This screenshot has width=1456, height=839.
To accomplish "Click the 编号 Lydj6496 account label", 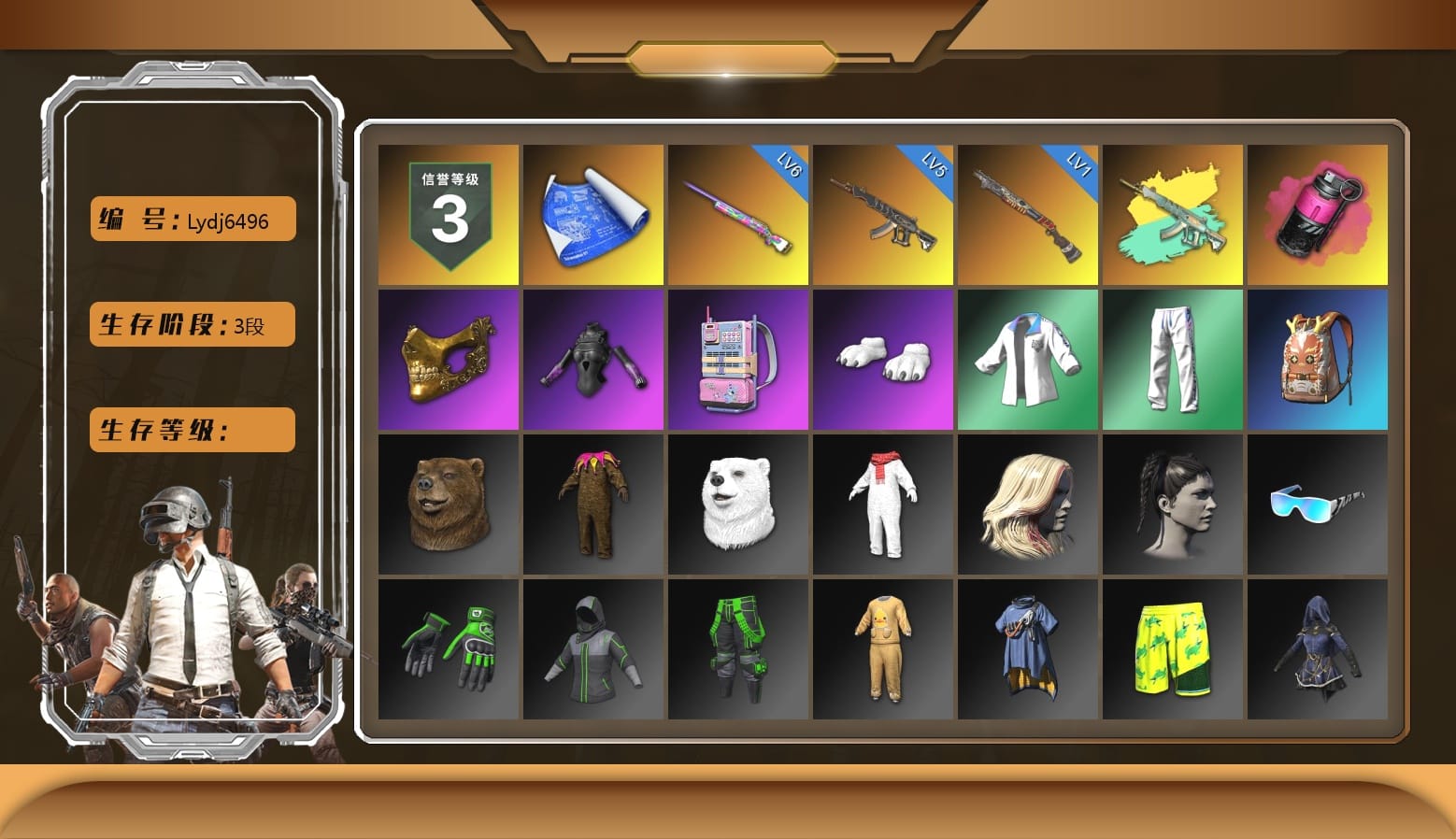I will [191, 218].
